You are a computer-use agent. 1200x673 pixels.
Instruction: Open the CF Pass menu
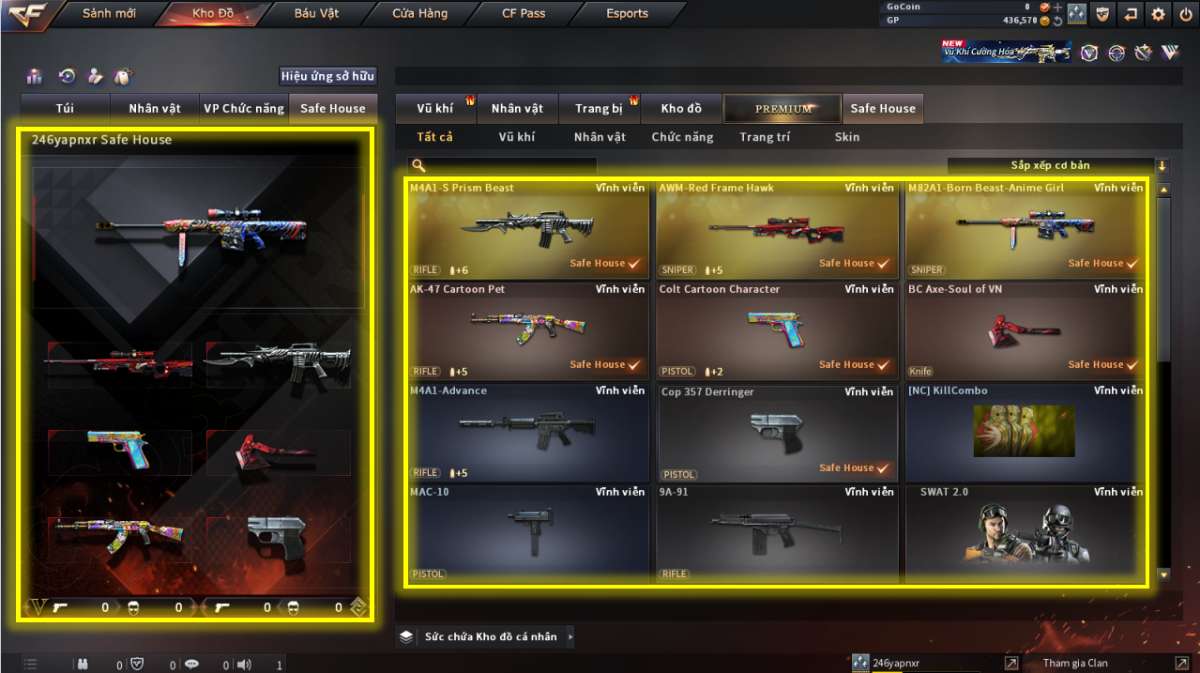(x=523, y=14)
